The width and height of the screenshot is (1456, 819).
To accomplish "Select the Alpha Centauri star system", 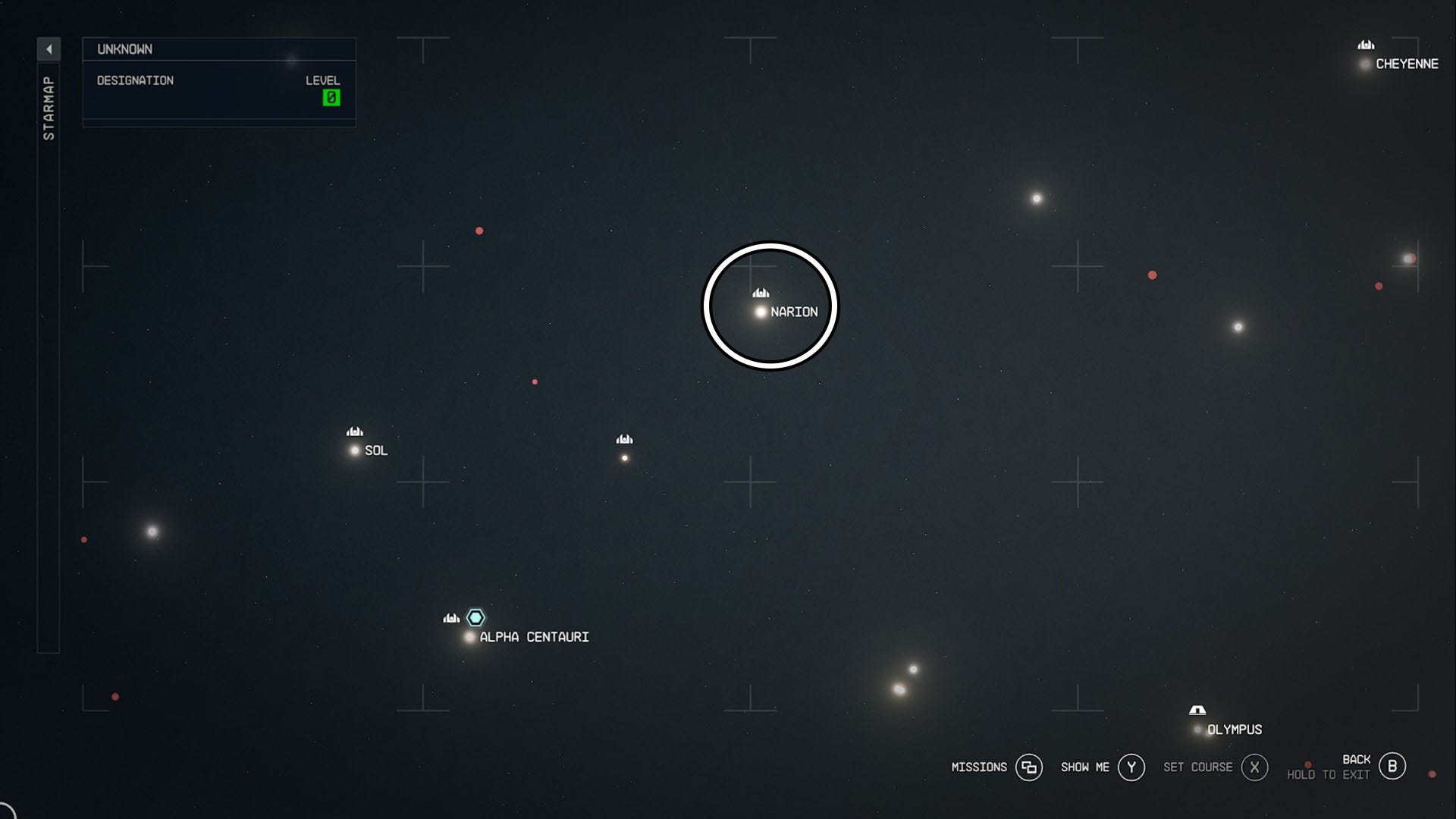I will [x=469, y=637].
